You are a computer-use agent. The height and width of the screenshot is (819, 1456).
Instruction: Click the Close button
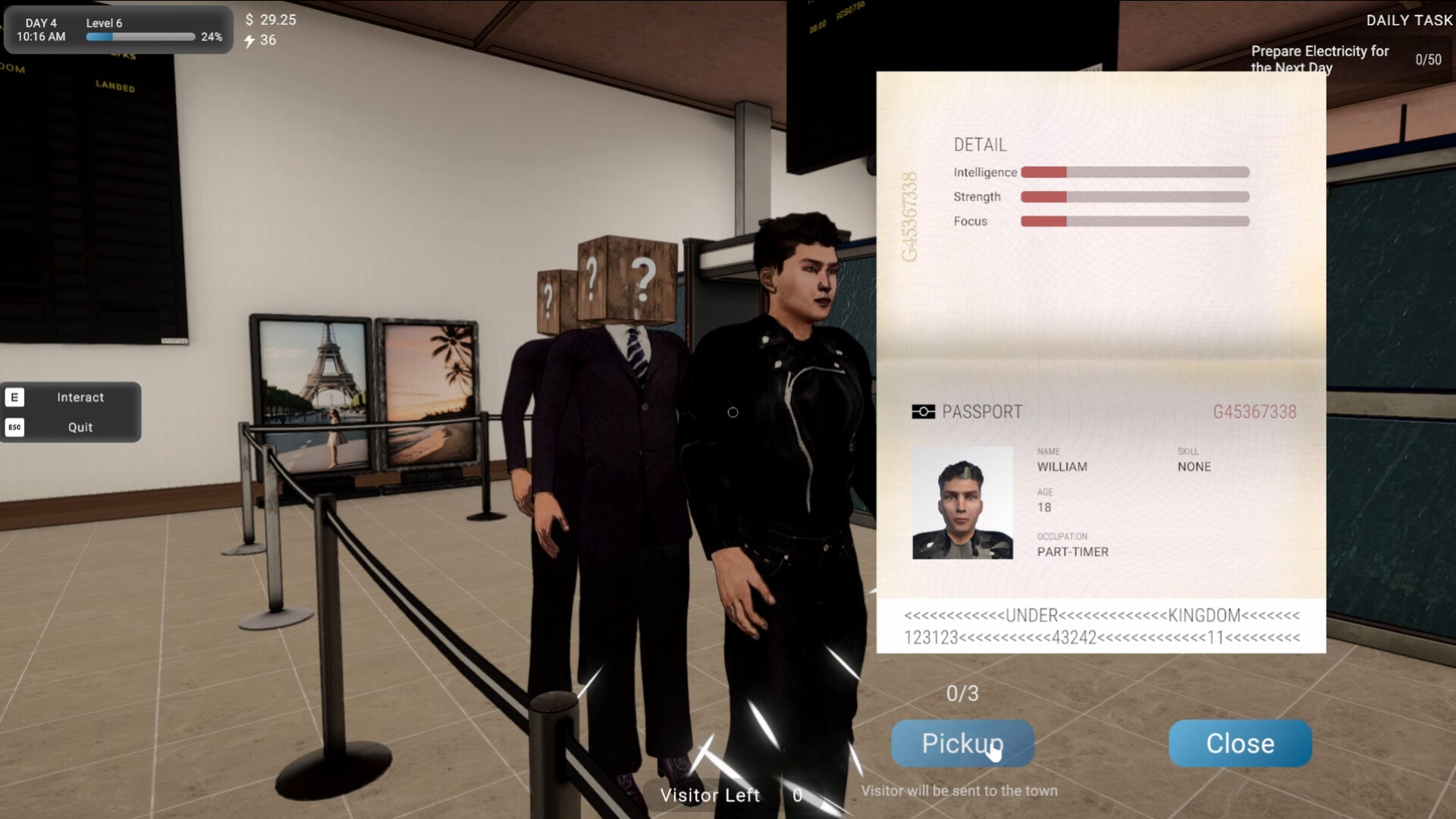(1239, 743)
